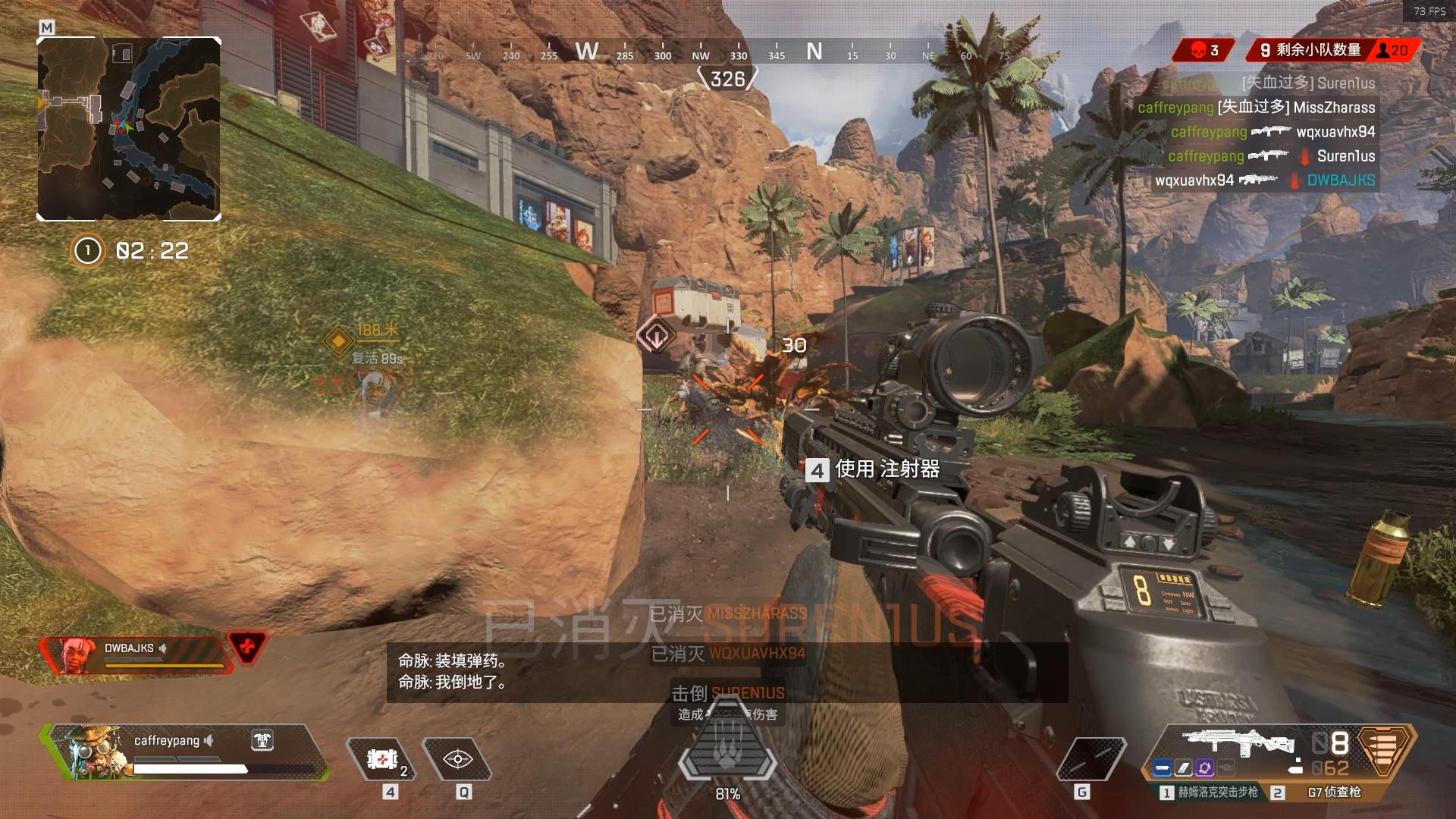The height and width of the screenshot is (819, 1456).
Task: Switch to the Hemlok burst rifle slot
Action: [1210, 792]
